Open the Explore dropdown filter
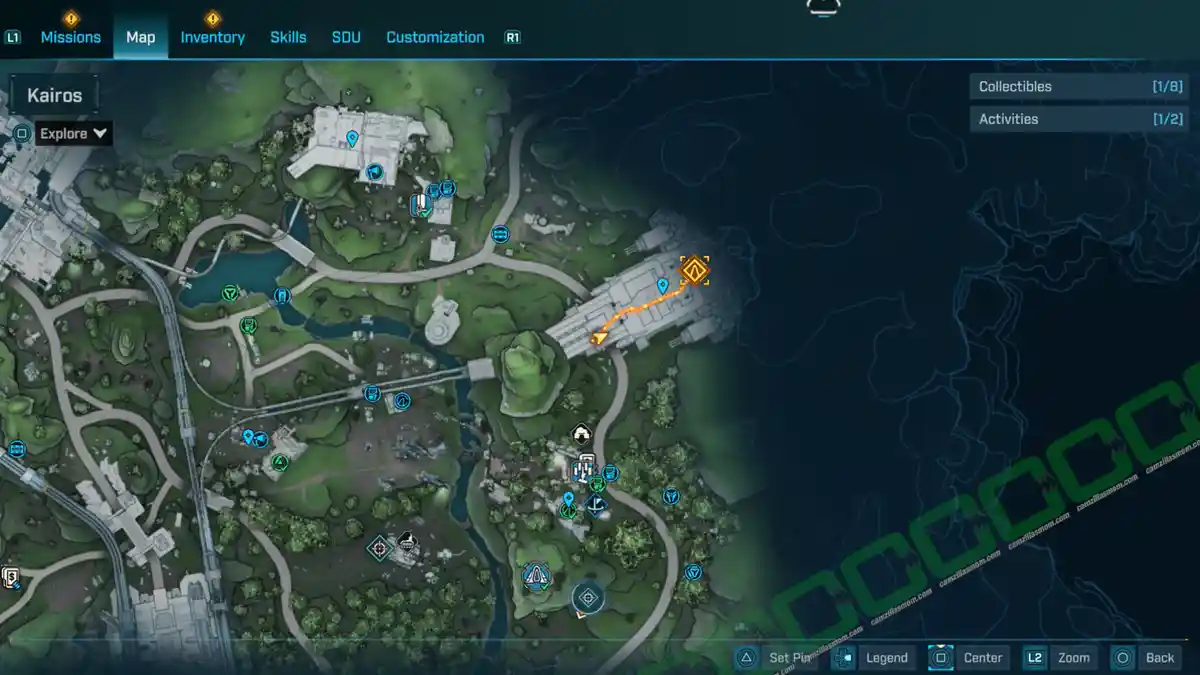Image resolution: width=1200 pixels, height=675 pixels. click(74, 133)
